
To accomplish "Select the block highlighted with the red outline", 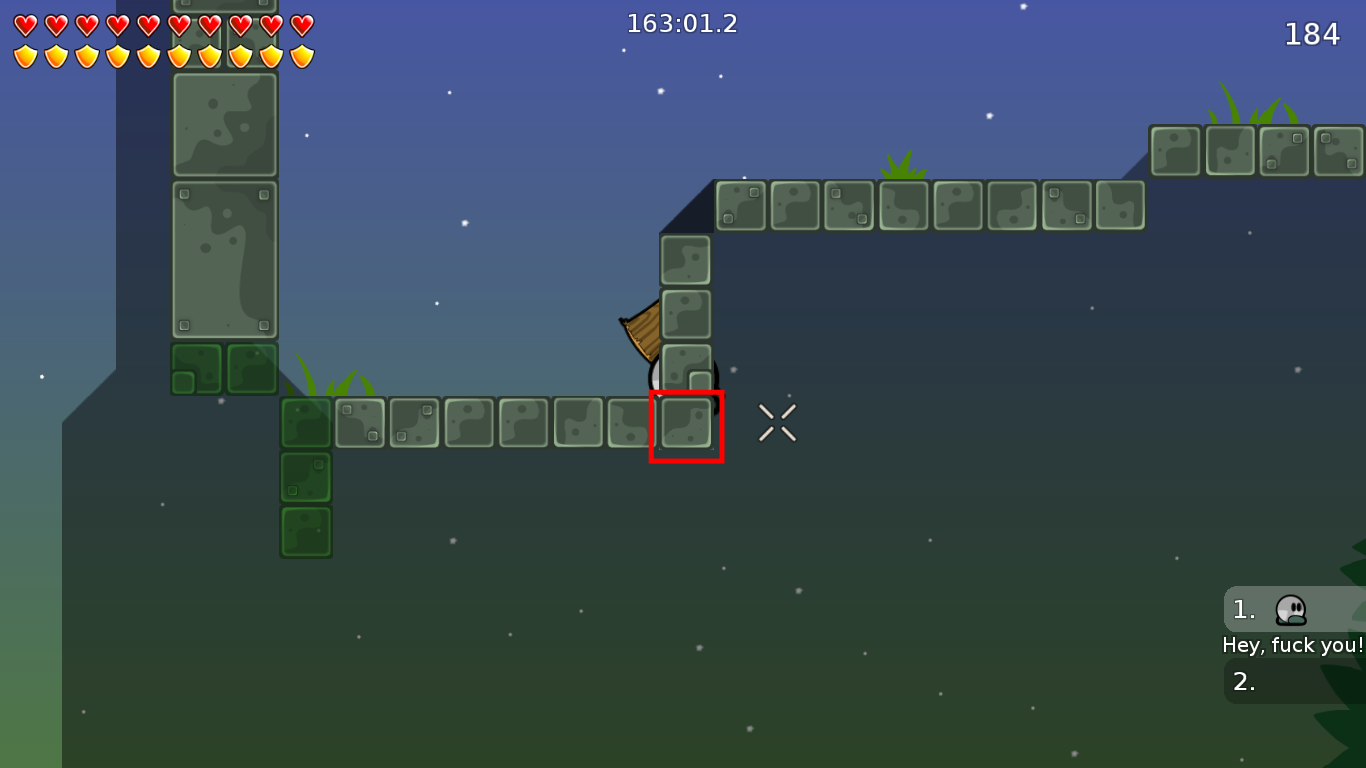I will [687, 426].
